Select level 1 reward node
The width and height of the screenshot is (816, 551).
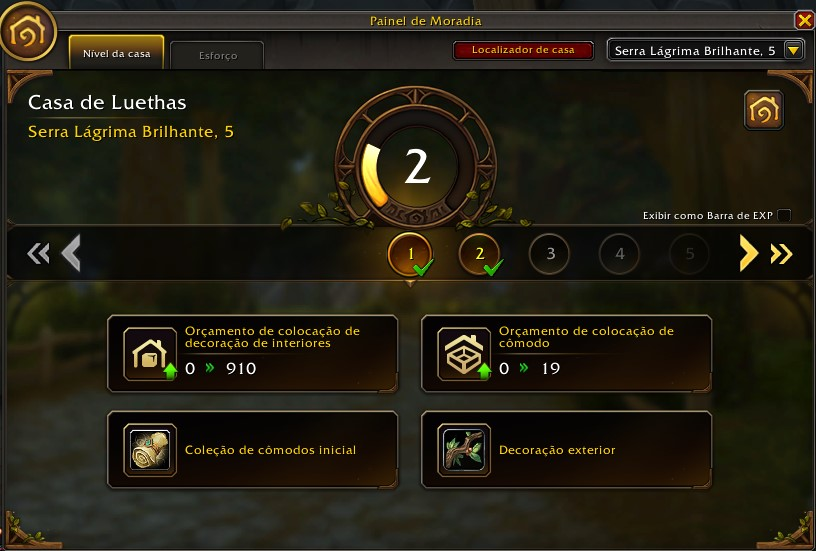click(x=410, y=254)
